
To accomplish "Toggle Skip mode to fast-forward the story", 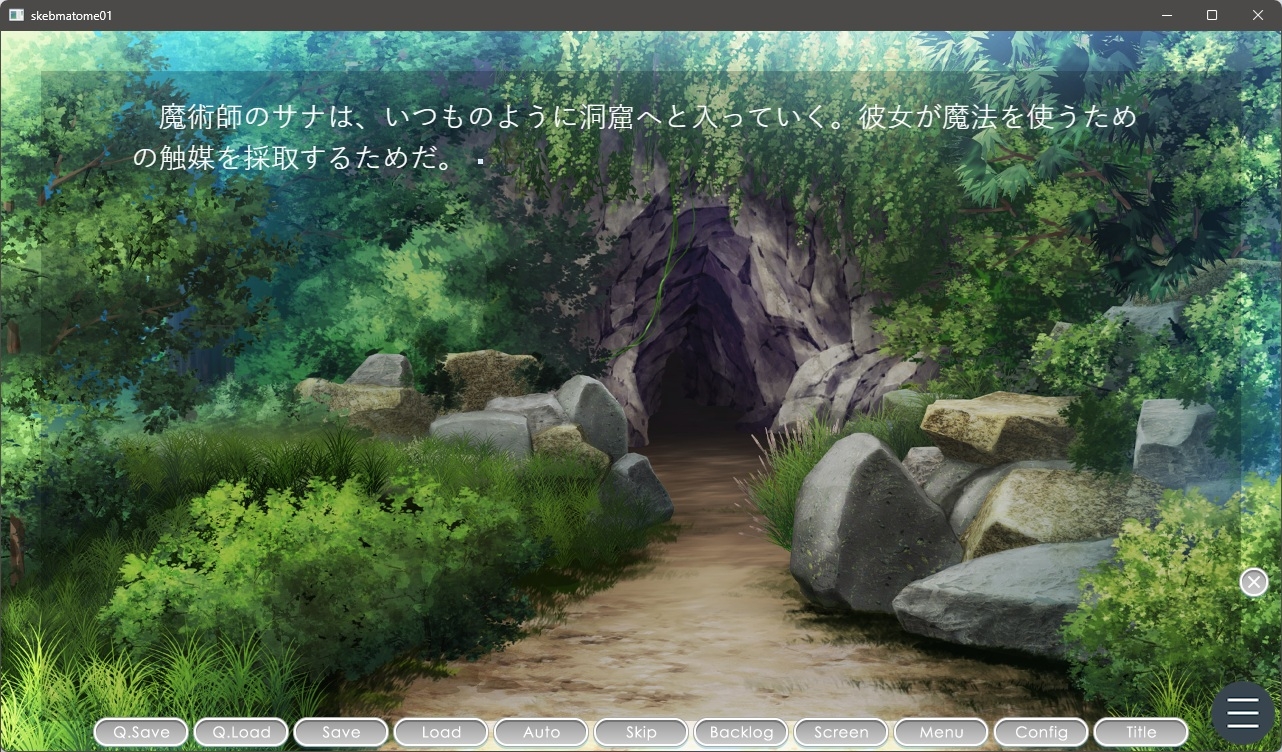I will (640, 732).
